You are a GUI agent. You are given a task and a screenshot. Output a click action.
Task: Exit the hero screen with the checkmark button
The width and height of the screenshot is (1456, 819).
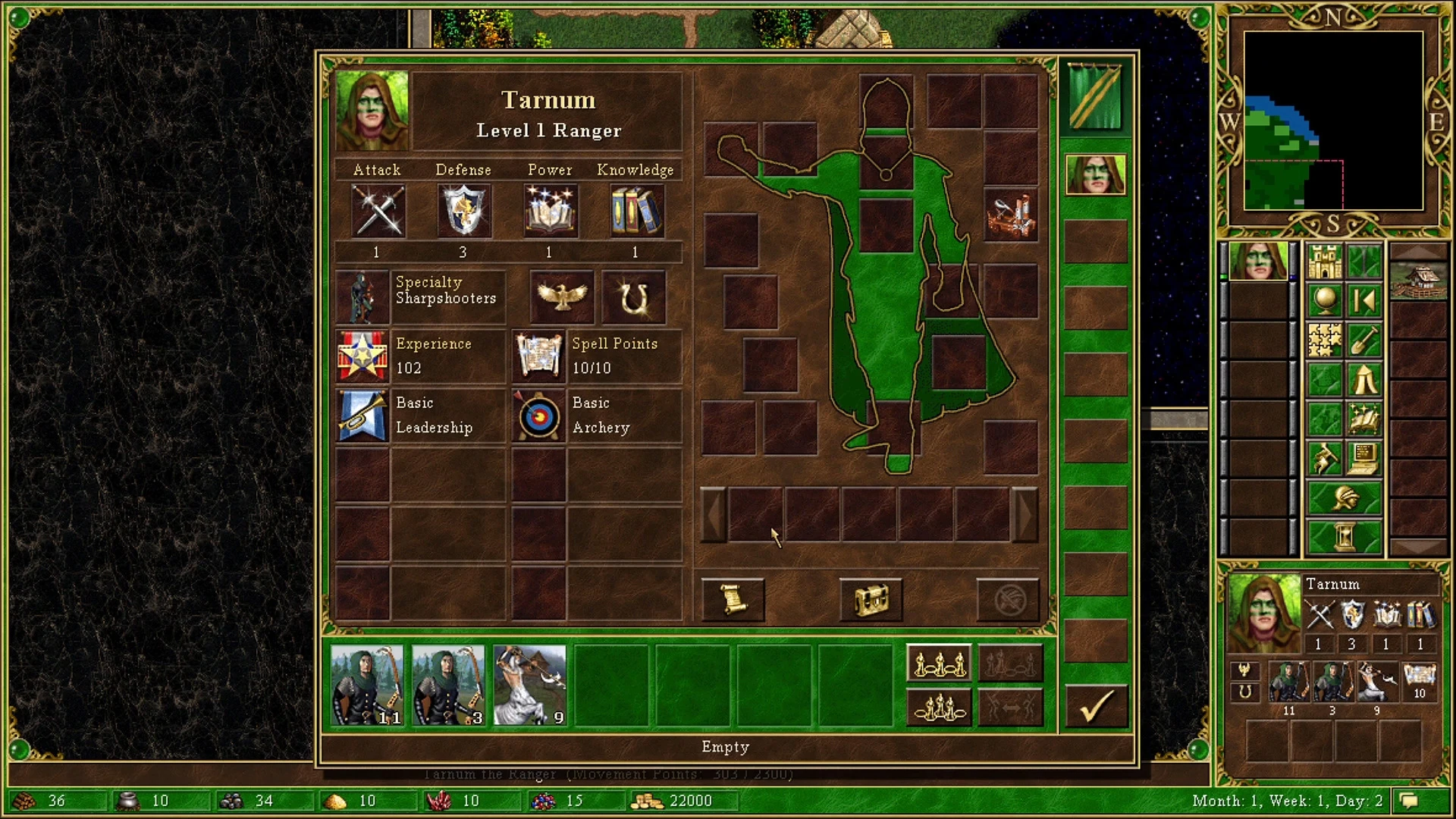coord(1096,705)
